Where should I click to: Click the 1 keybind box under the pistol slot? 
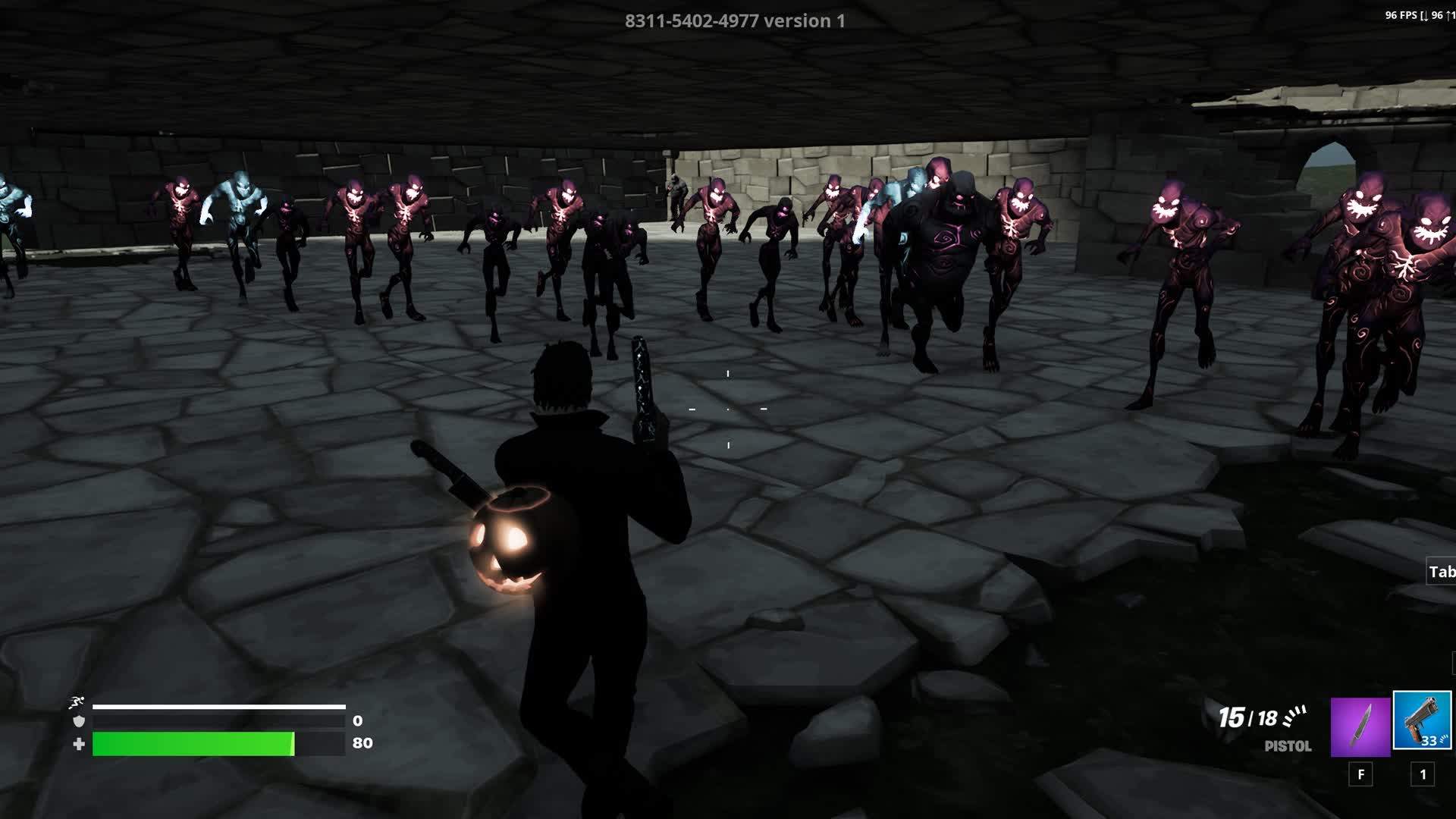click(1422, 776)
